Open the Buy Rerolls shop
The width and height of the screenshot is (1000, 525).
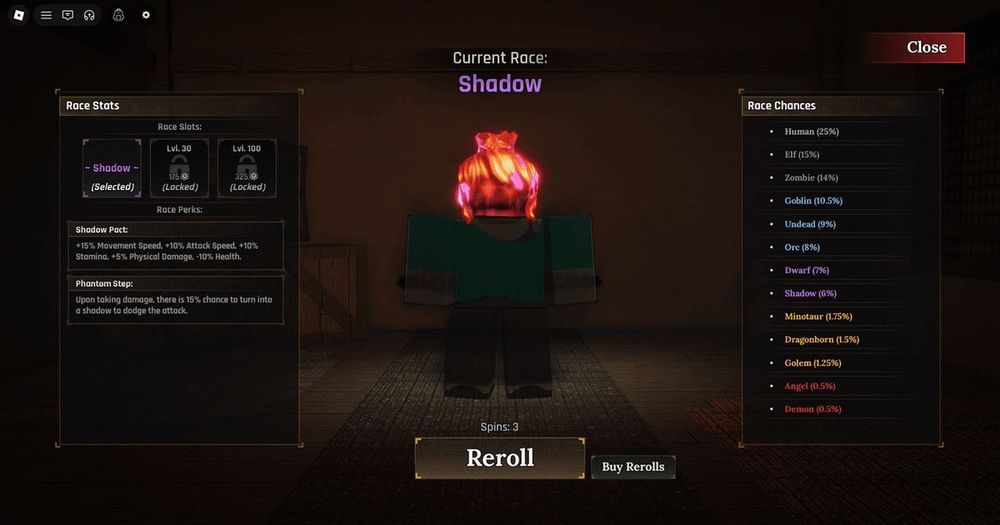[633, 467]
